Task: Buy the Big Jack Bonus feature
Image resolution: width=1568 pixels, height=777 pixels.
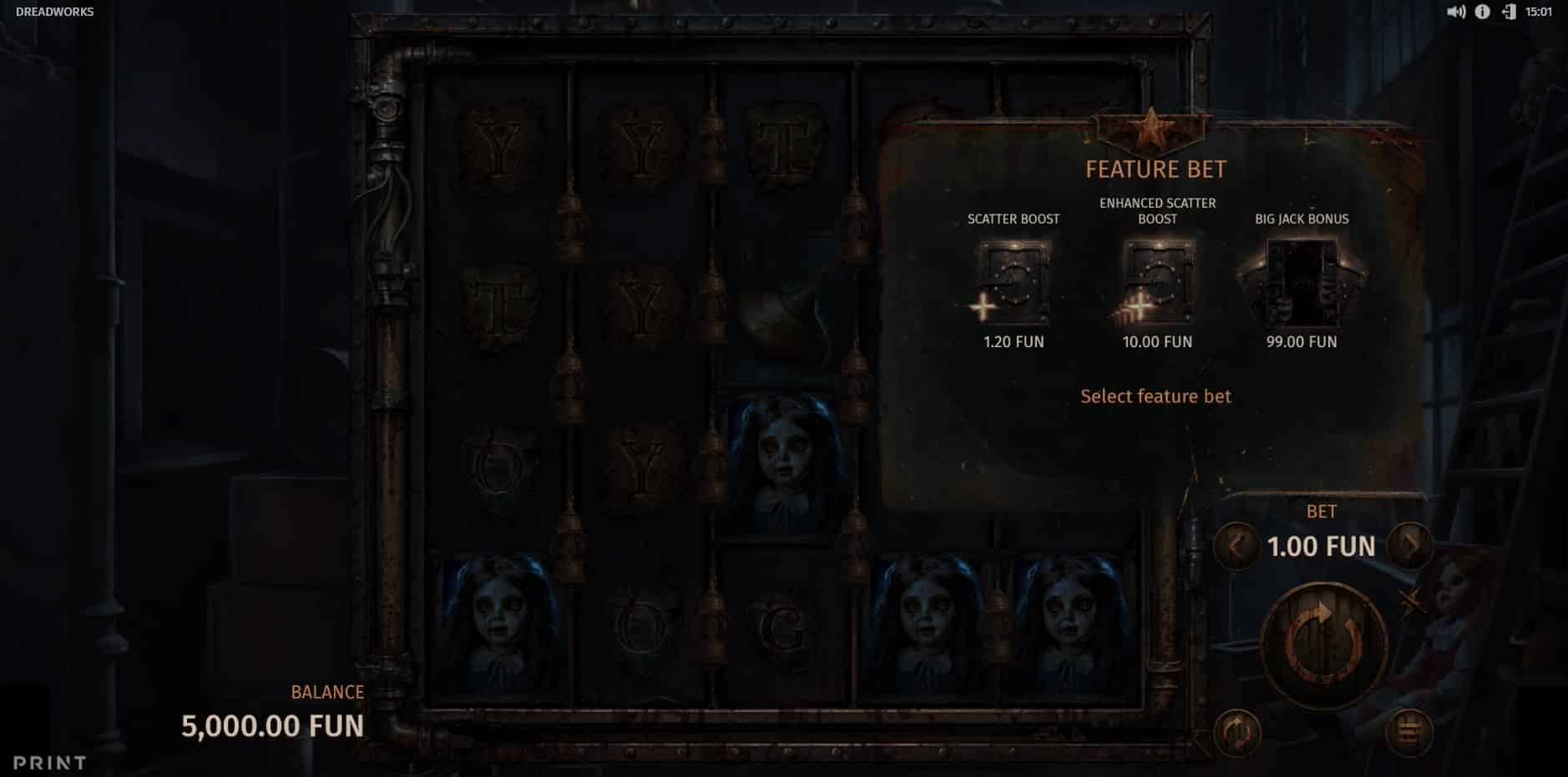Action: [x=1301, y=283]
